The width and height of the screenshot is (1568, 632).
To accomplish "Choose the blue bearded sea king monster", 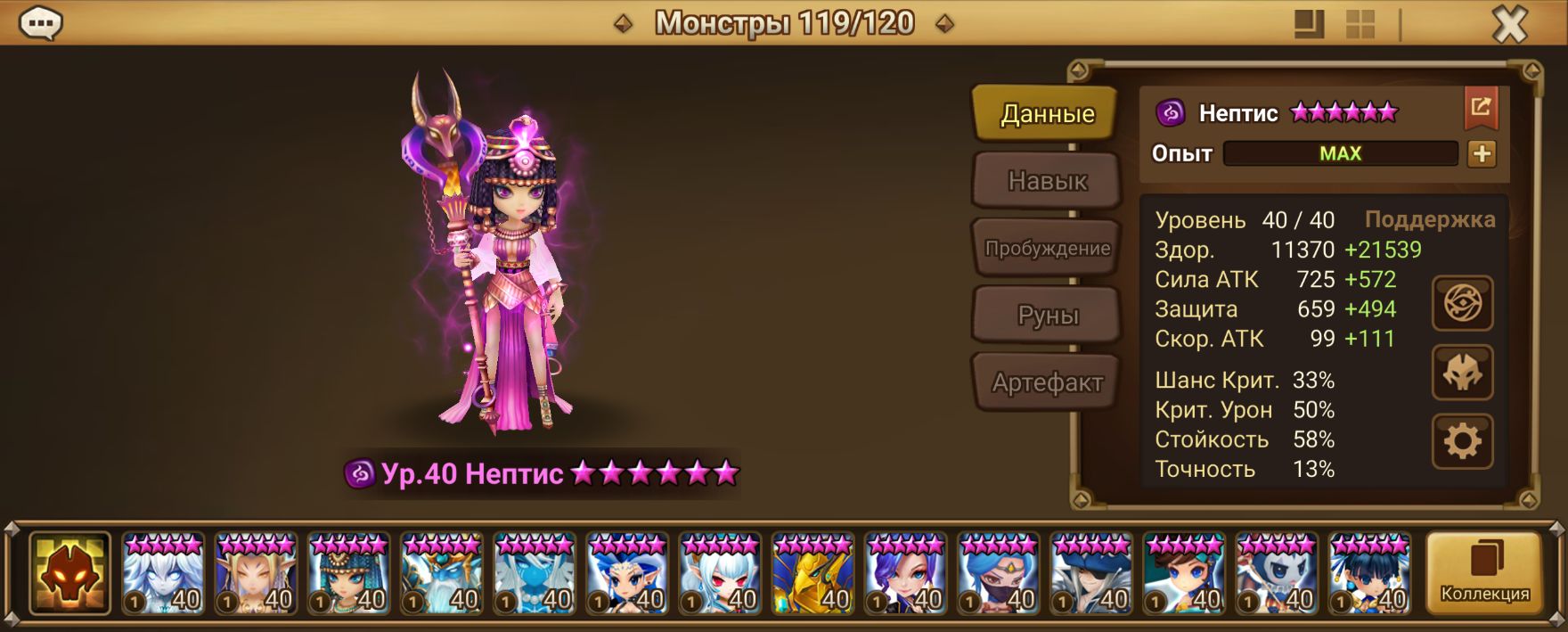I will 441,573.
